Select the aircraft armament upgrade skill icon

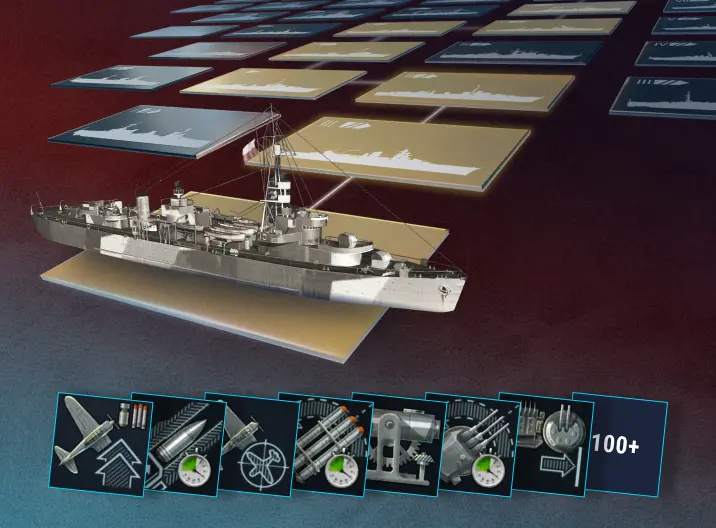[97, 439]
